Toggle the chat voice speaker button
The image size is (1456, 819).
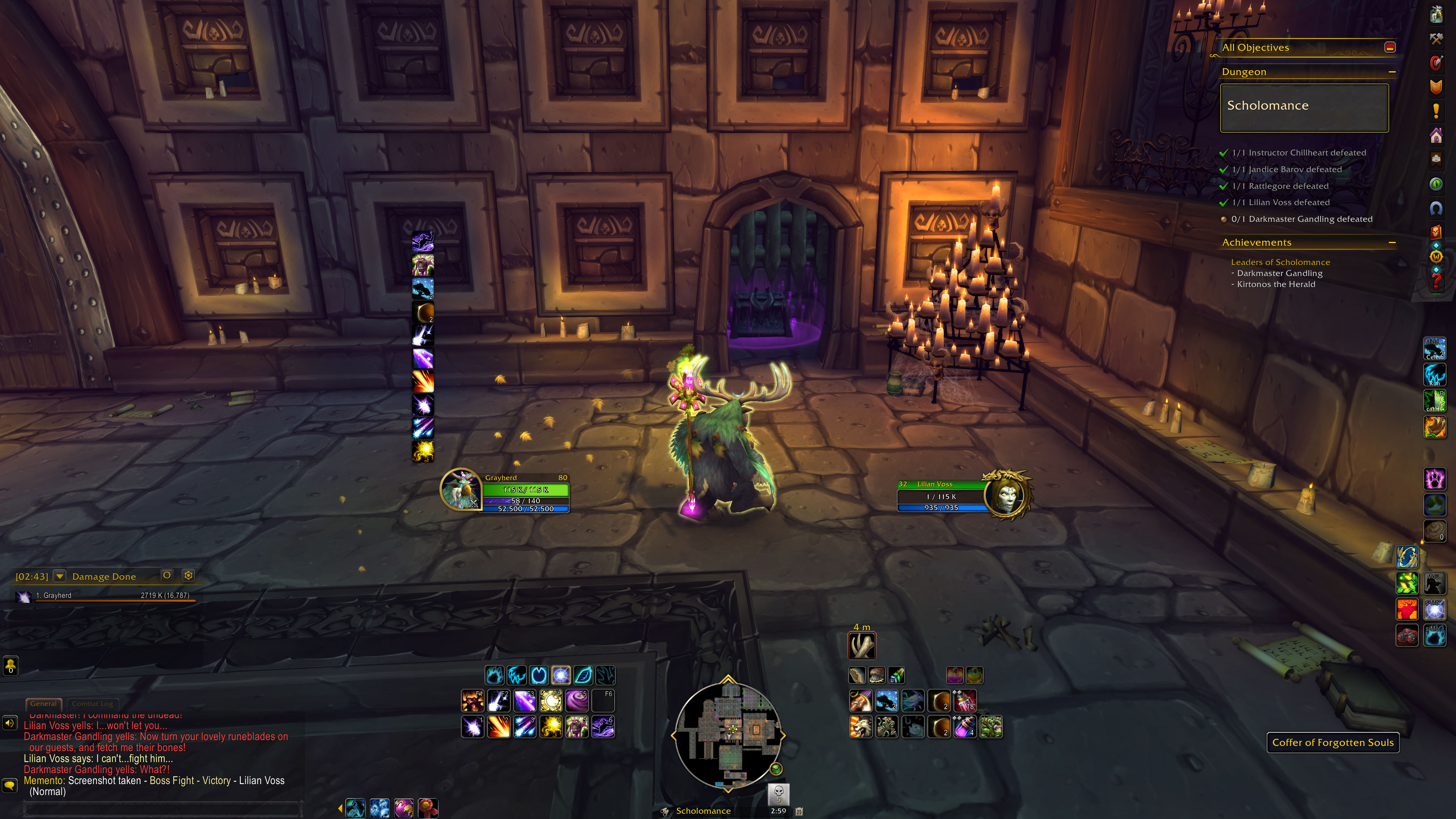coord(9,723)
